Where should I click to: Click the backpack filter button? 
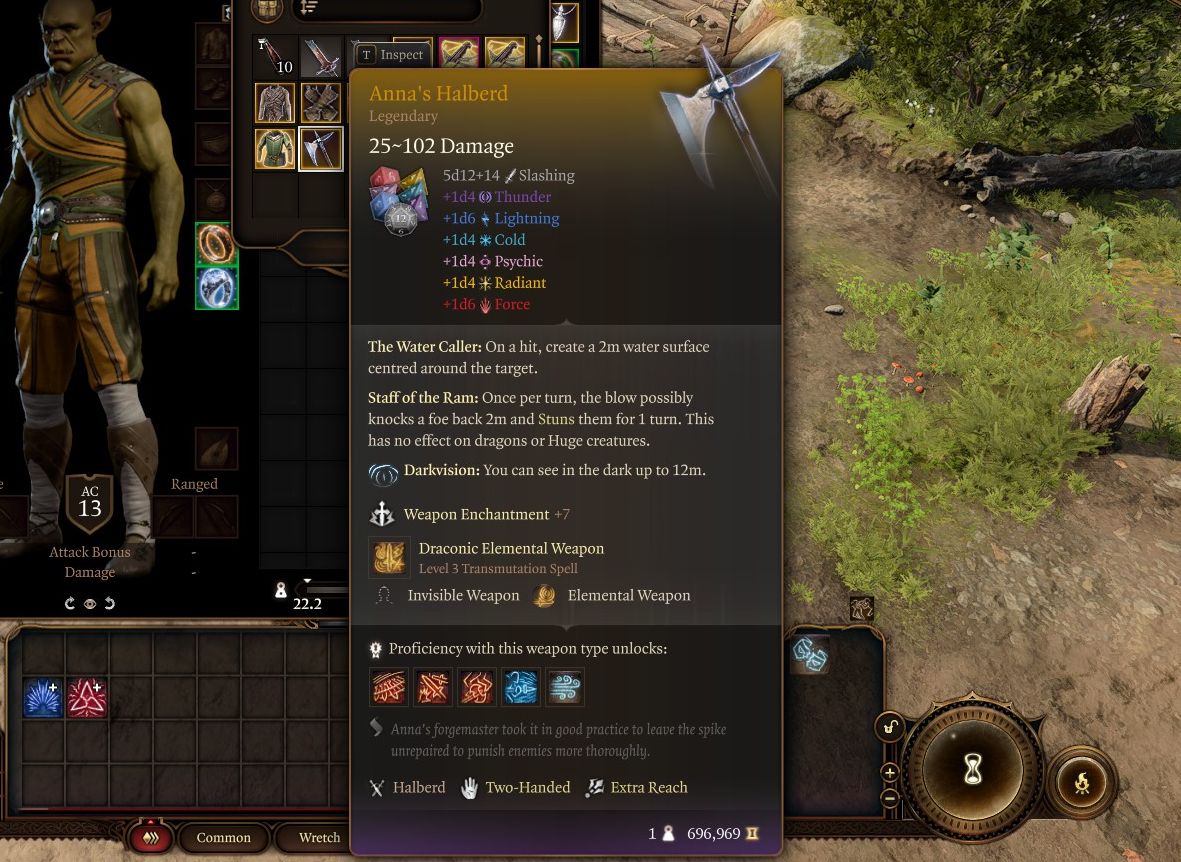(x=267, y=9)
